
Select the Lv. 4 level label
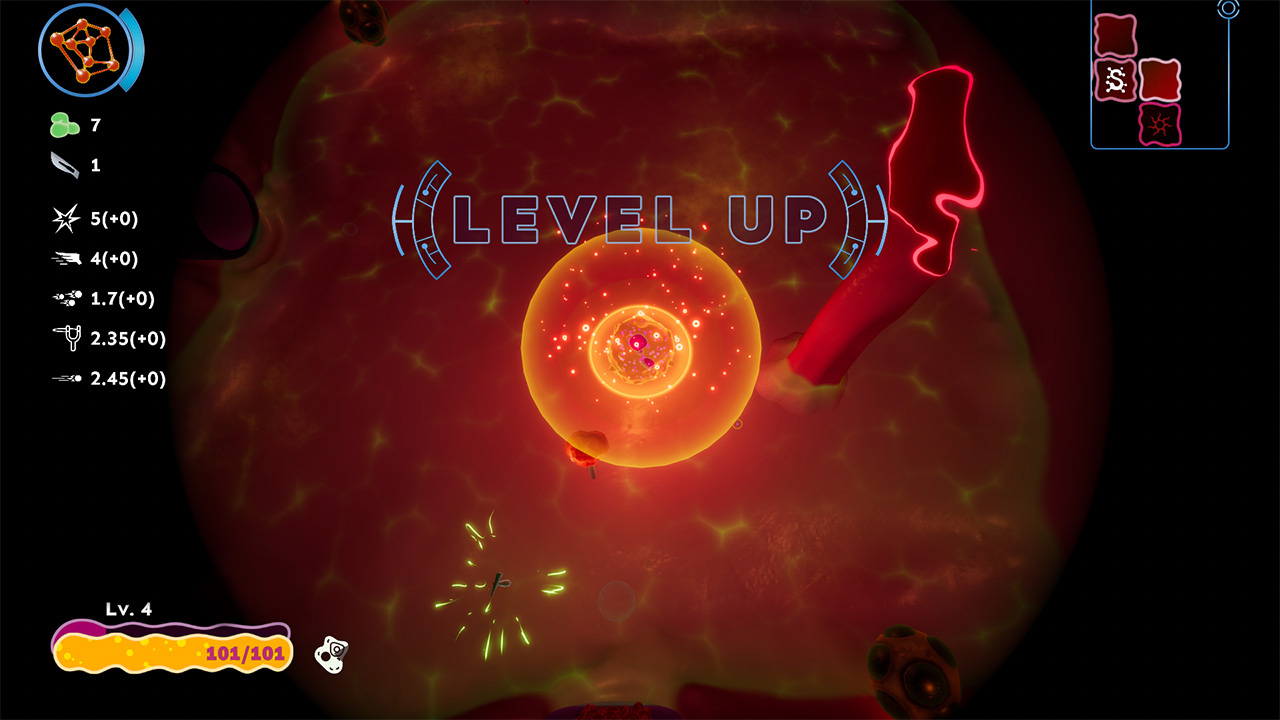coord(129,608)
